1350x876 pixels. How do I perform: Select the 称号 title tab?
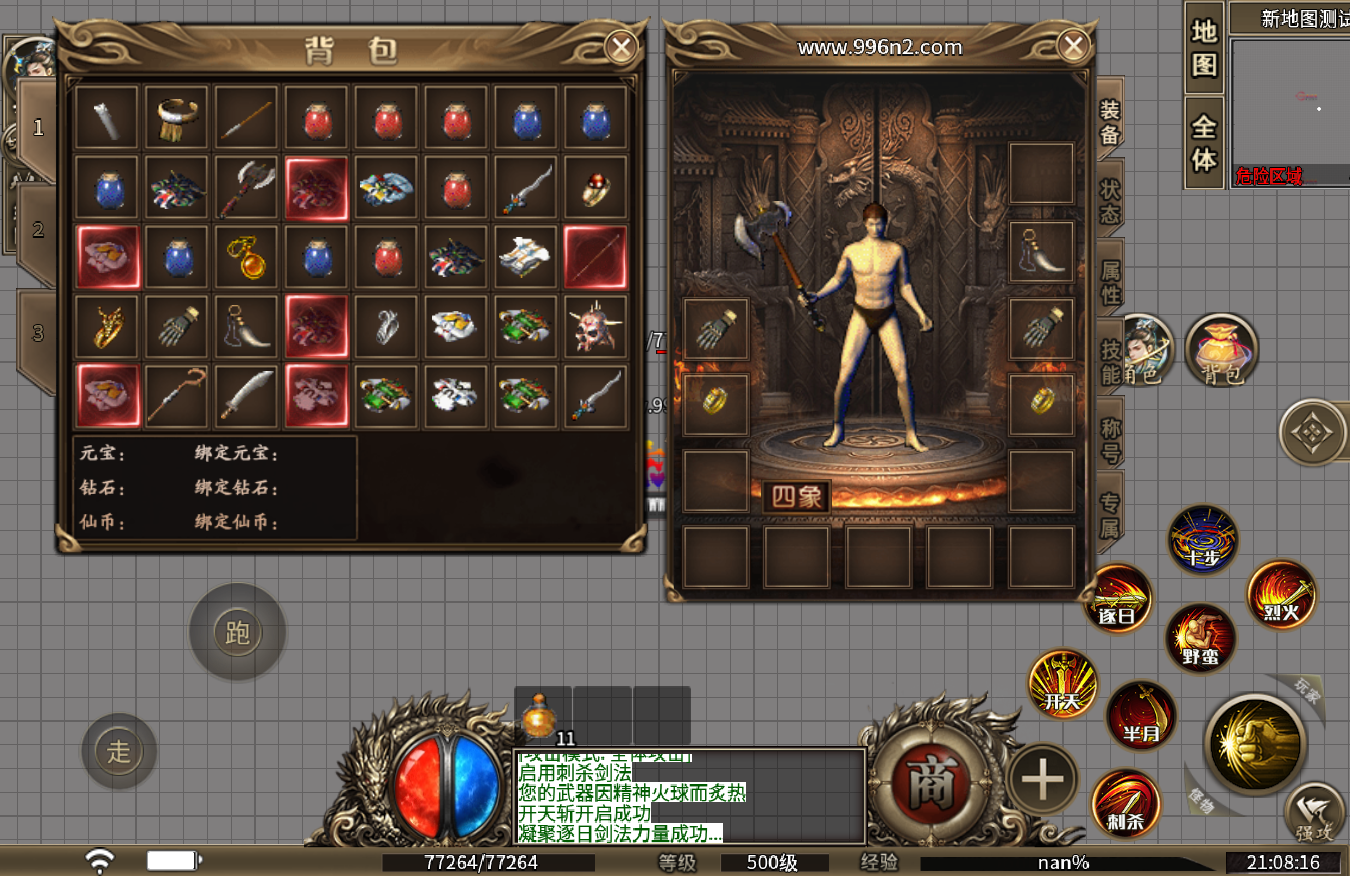1110,440
